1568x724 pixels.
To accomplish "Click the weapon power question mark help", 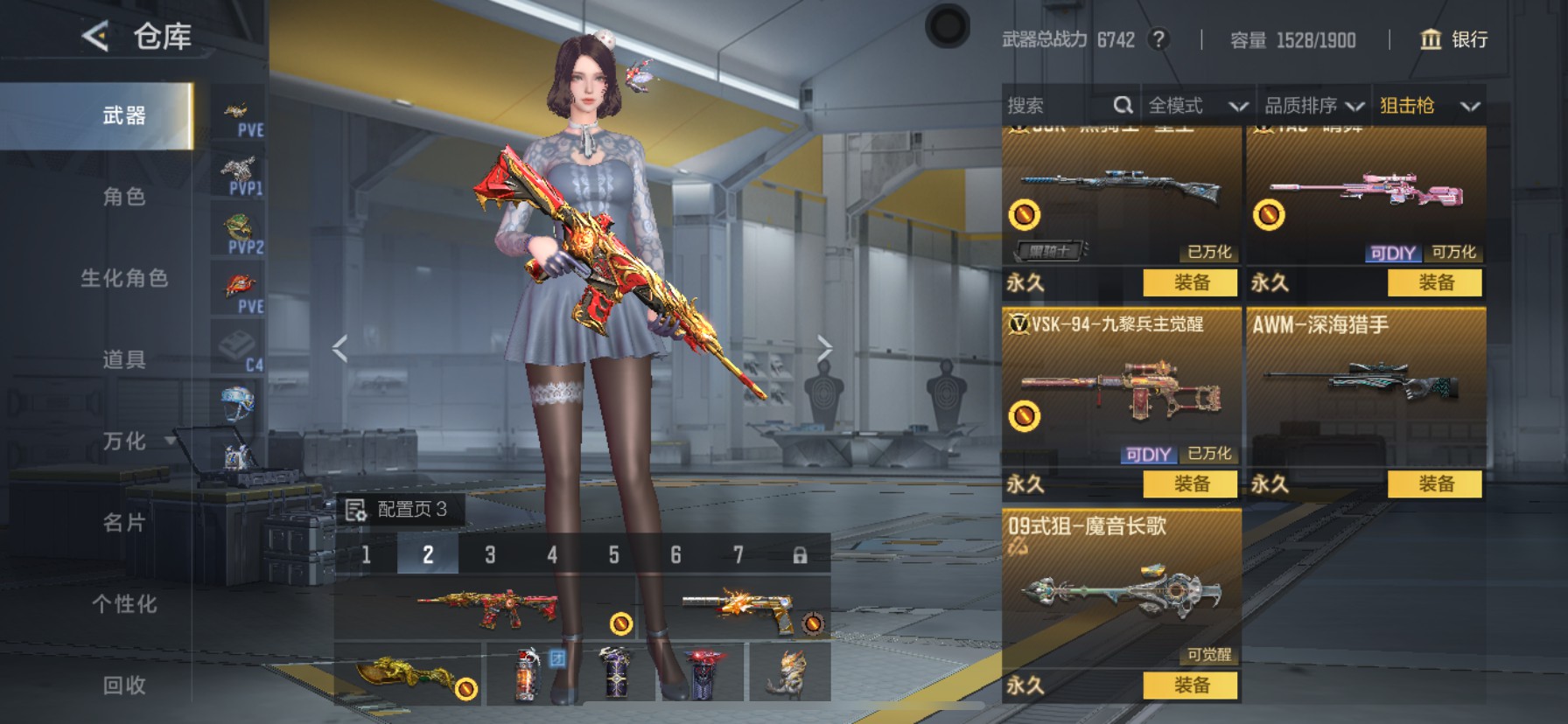I will [1158, 39].
